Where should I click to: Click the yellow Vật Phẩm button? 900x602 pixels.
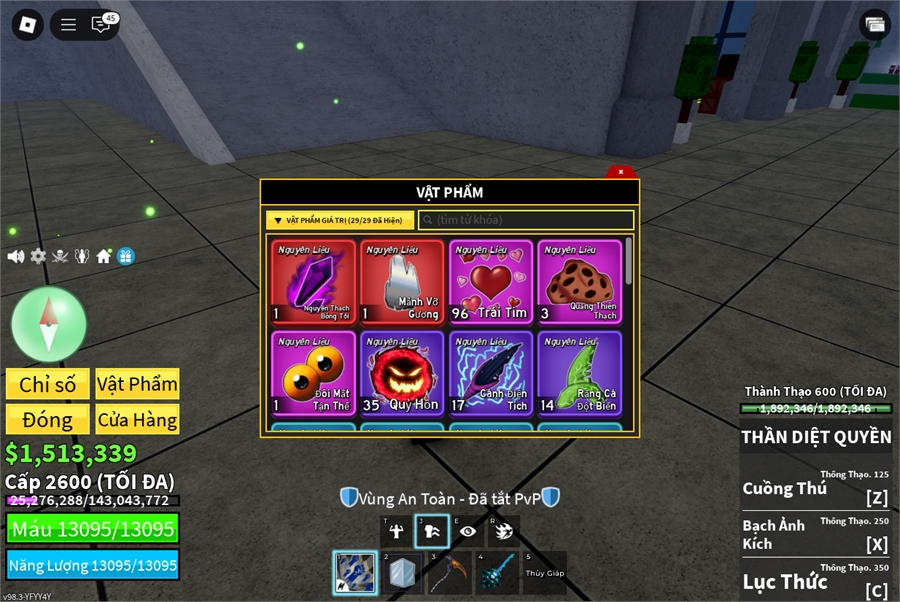137,384
